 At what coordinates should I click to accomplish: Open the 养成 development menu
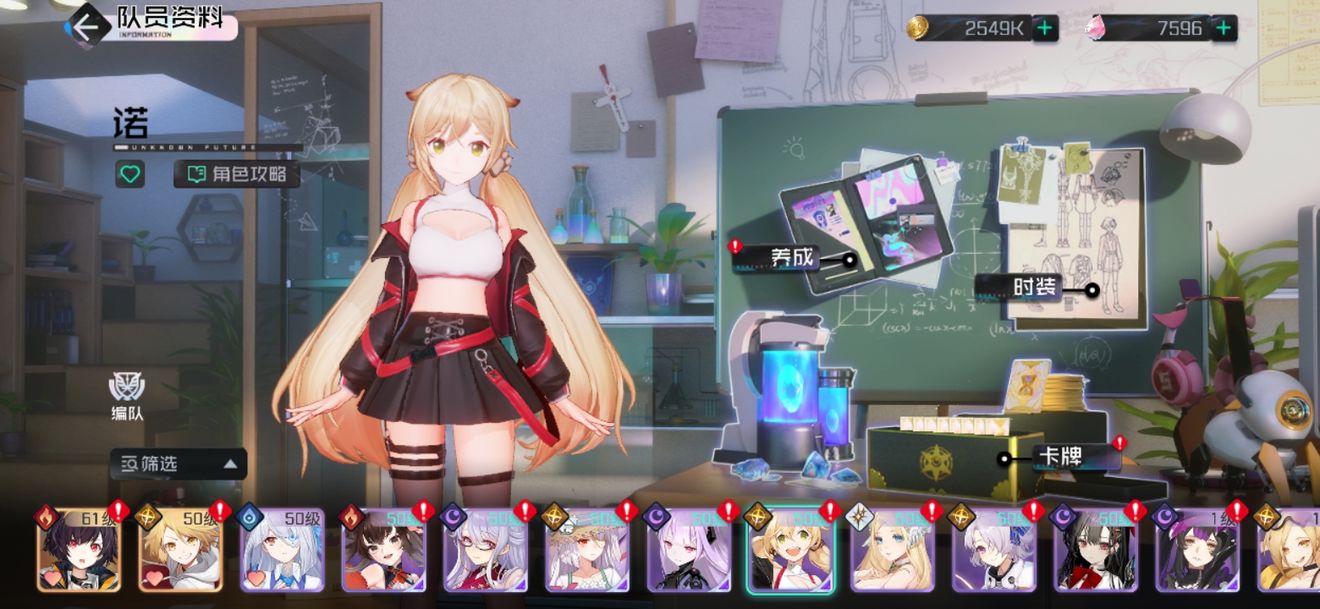[794, 258]
